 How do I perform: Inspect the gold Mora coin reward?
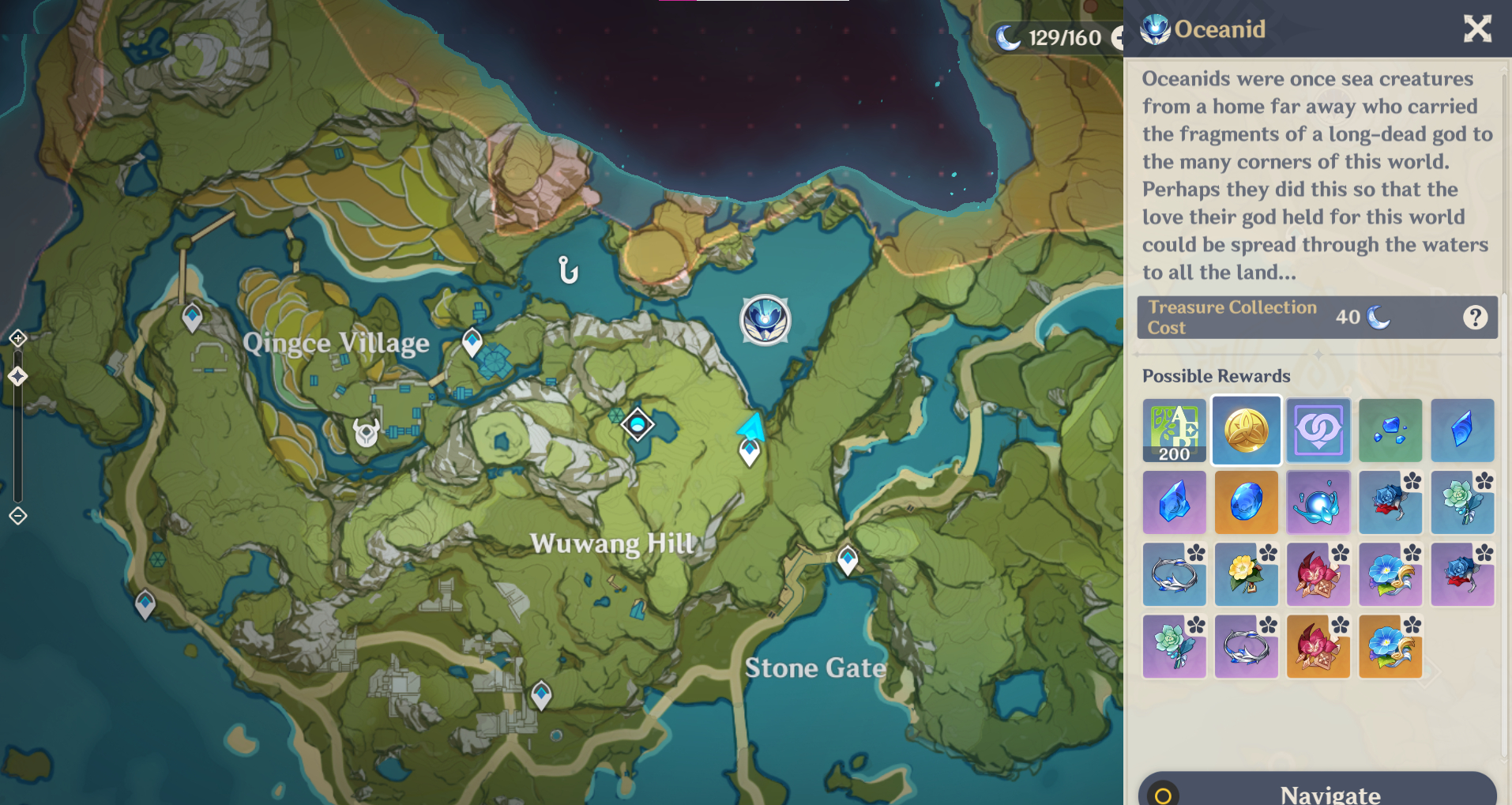pos(1246,431)
